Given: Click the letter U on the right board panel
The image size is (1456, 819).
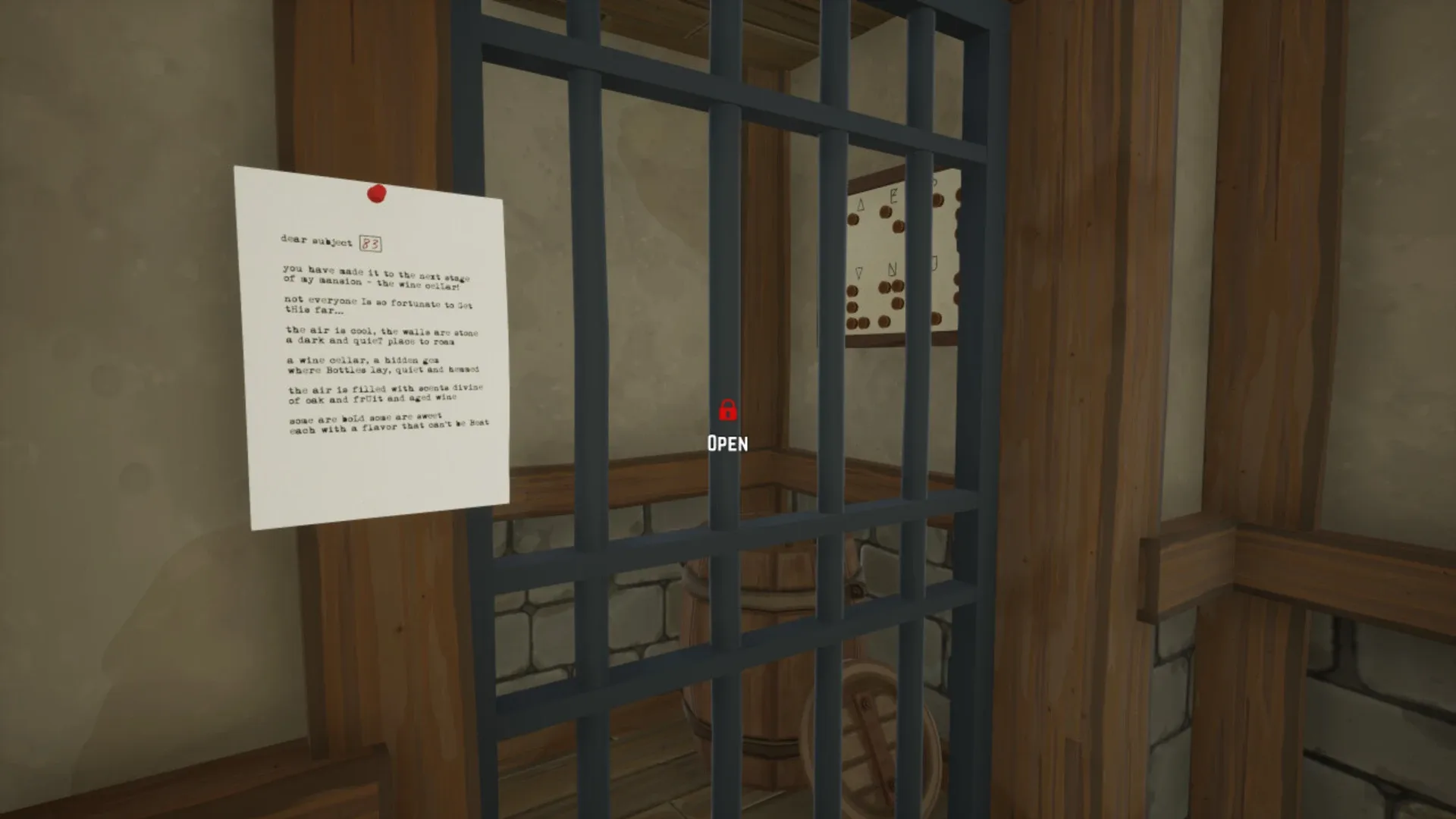Looking at the screenshot, I should coord(934,261).
